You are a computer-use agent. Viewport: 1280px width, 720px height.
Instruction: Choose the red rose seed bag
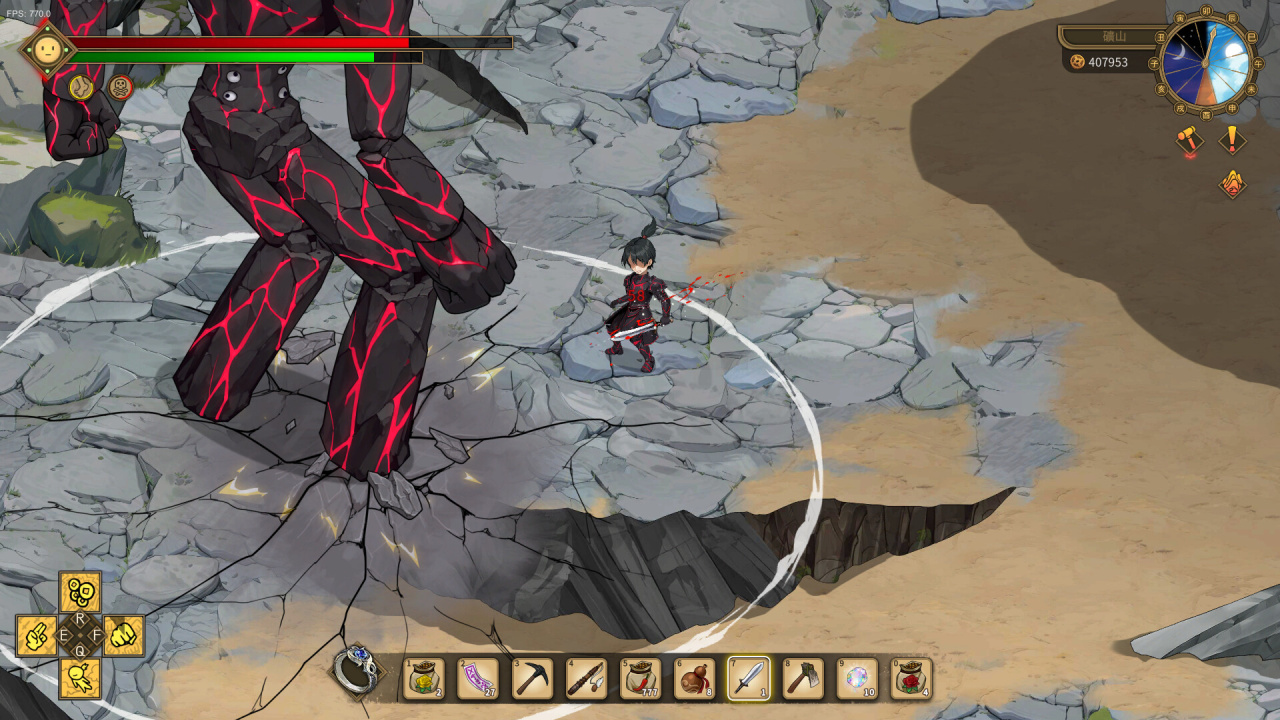coord(910,678)
